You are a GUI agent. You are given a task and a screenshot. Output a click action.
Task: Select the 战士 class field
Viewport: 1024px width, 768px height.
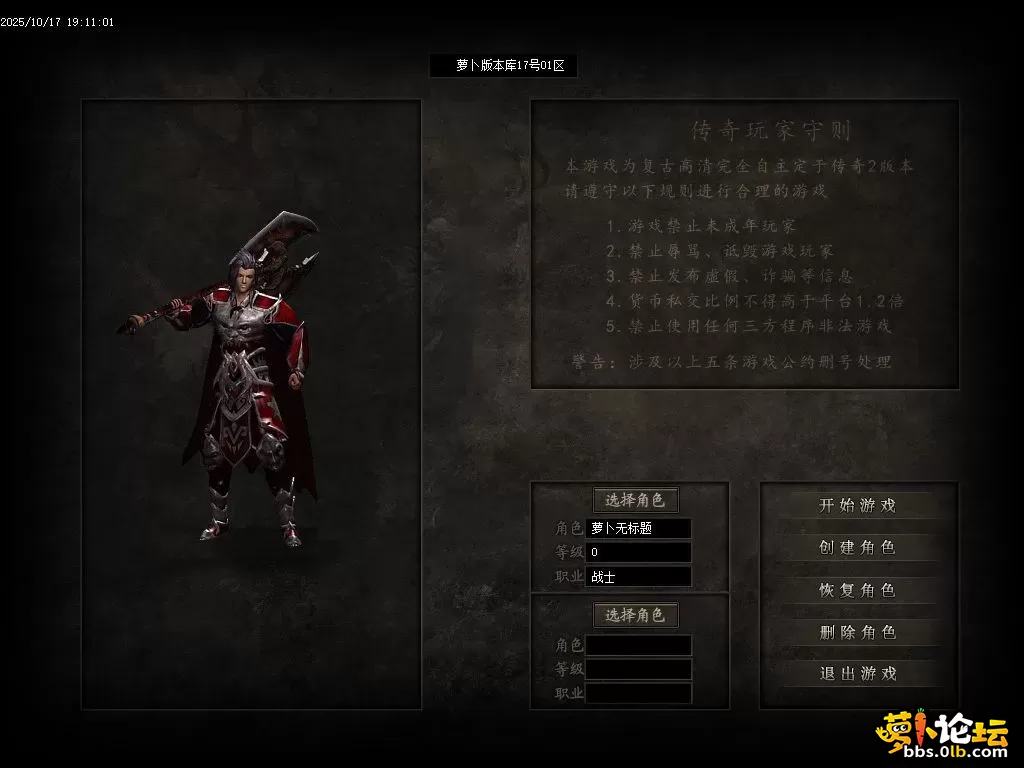pos(639,577)
